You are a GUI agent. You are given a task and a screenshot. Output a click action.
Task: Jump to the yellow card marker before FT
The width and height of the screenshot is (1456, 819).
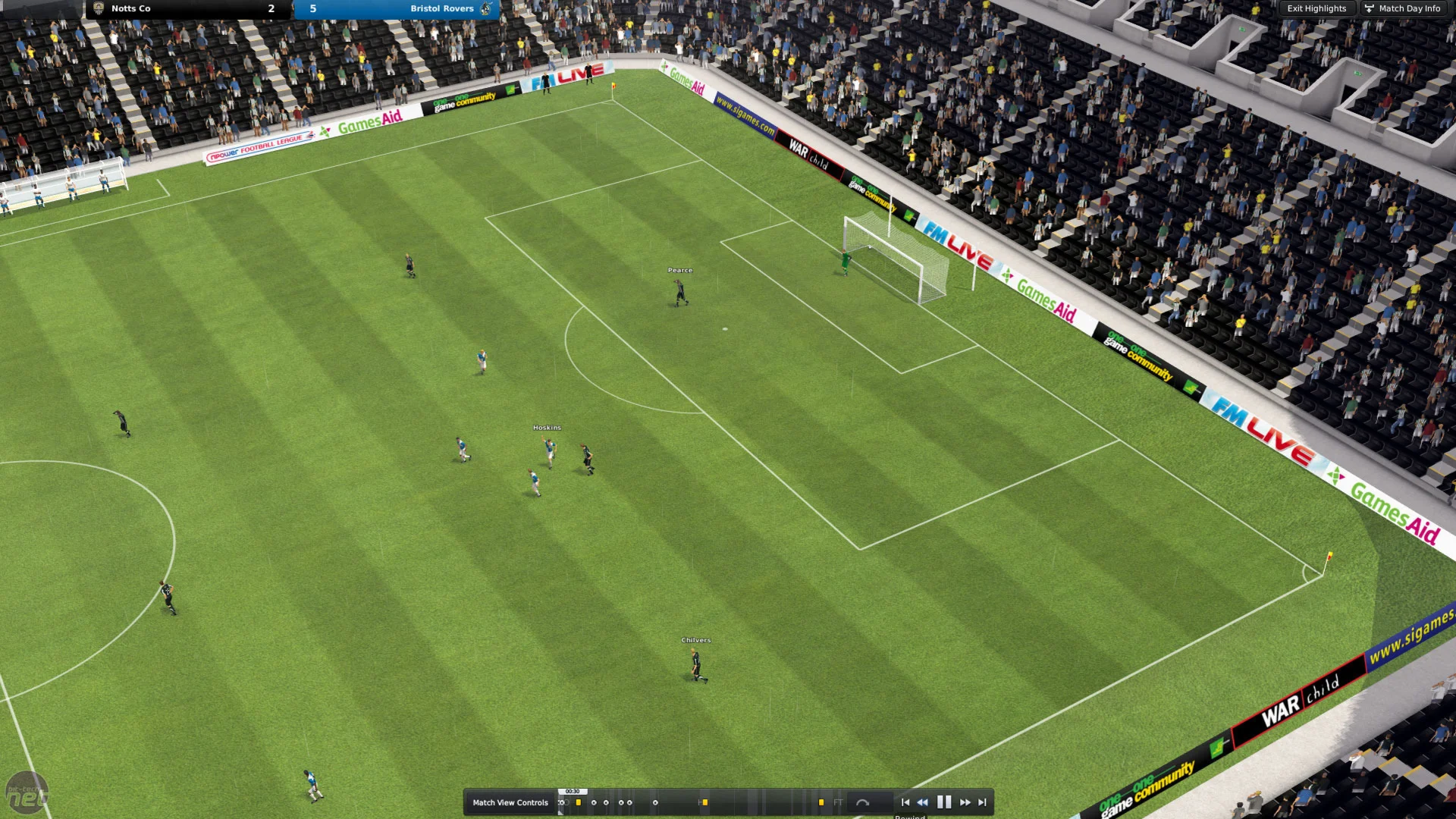pos(821,802)
